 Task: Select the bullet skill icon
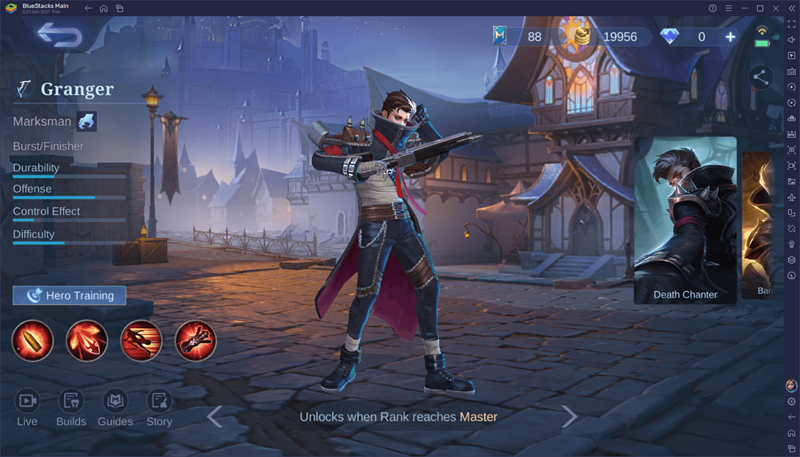32,340
